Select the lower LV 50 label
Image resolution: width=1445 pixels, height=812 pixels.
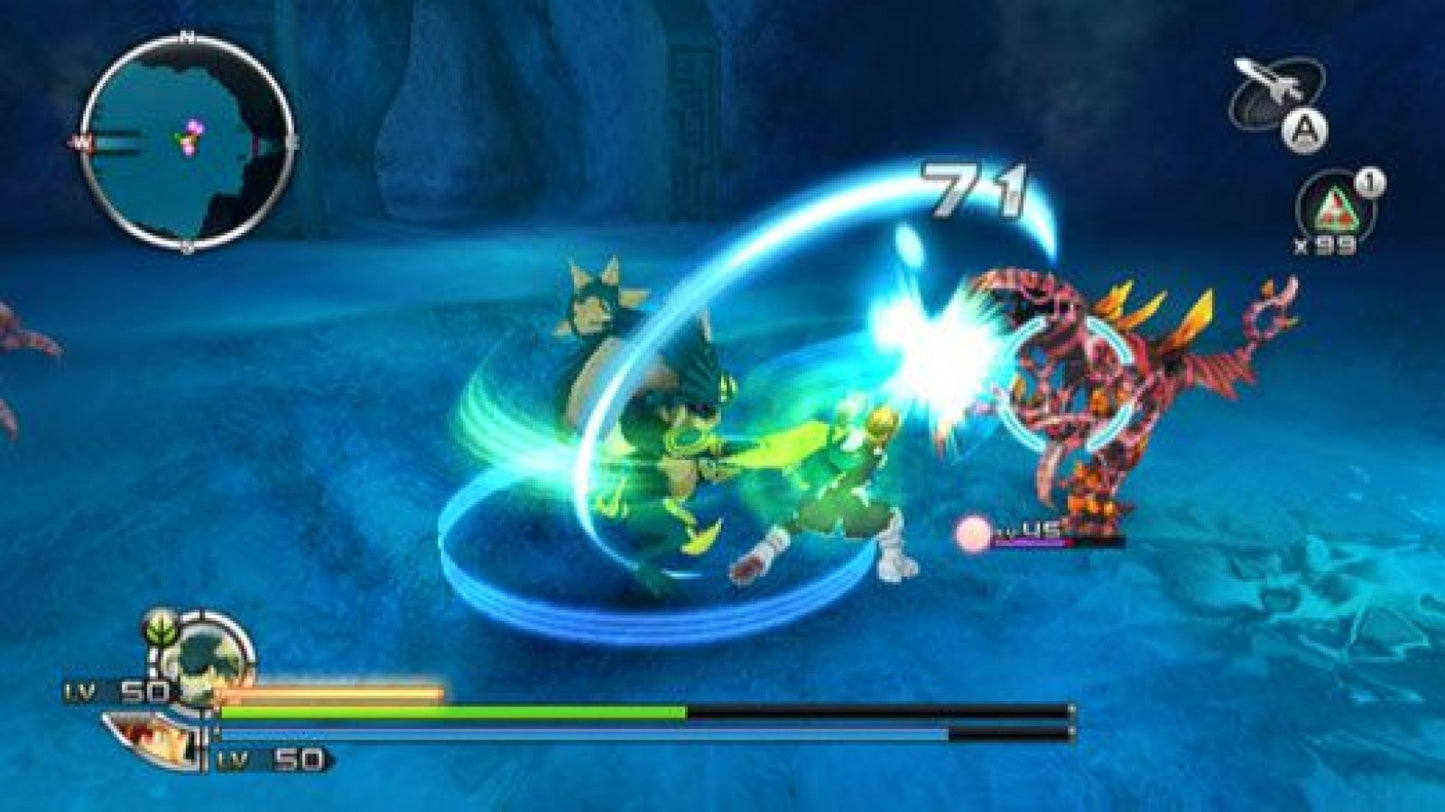coord(268,758)
